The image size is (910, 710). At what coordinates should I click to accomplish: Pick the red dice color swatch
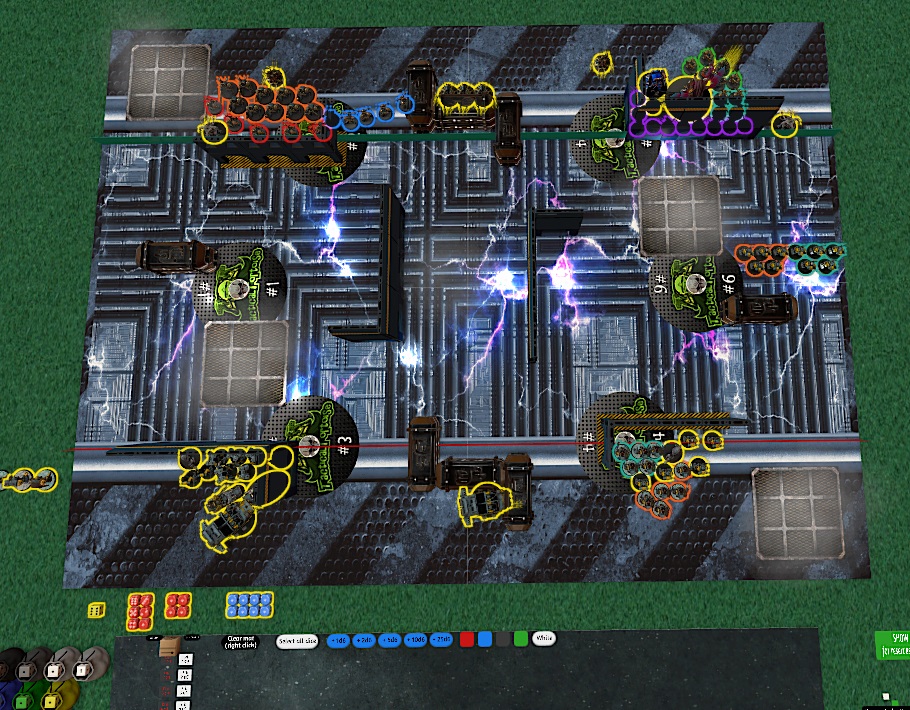pos(466,638)
